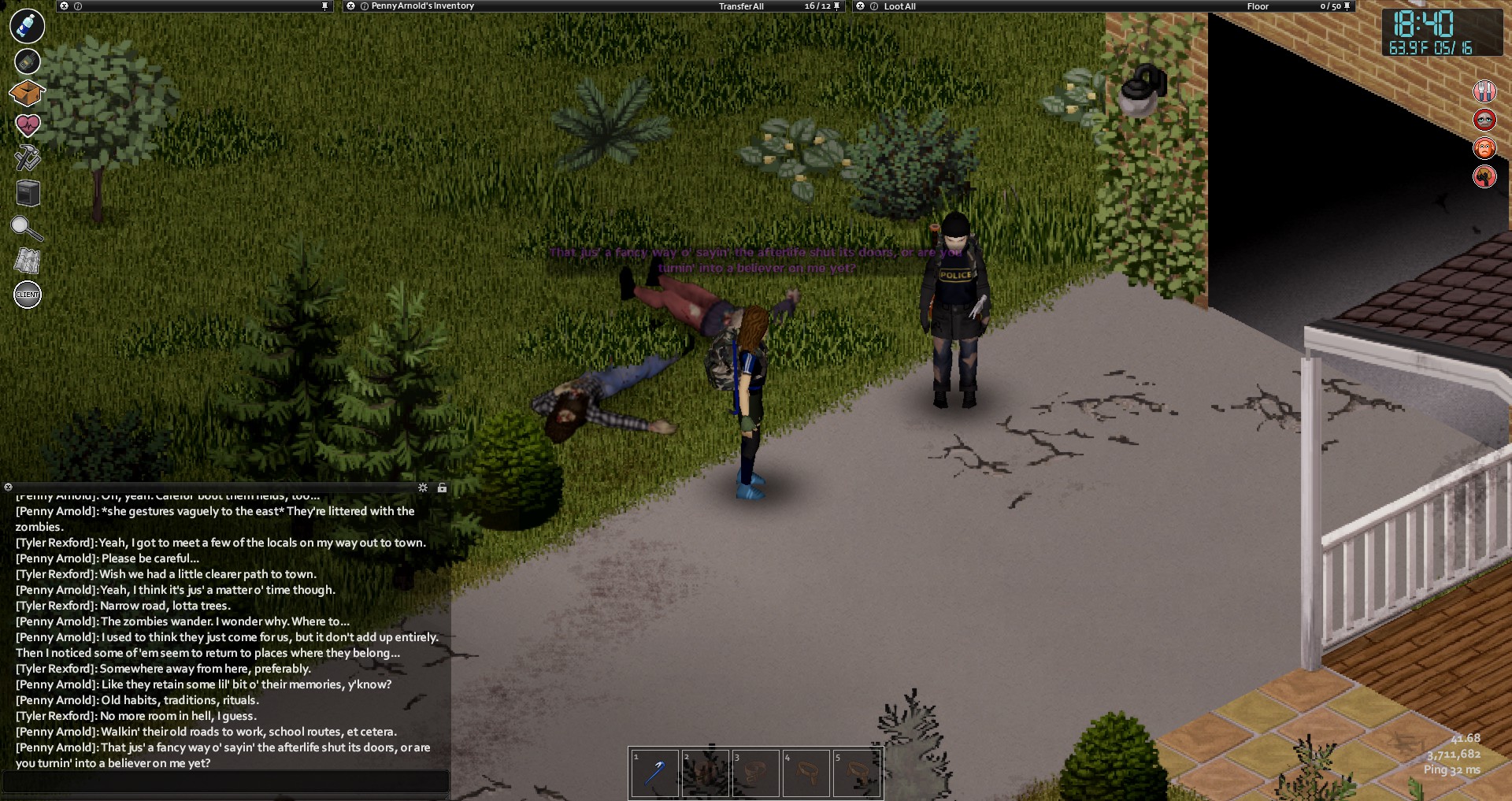Open the world map icon
The image size is (1512, 801).
[28, 261]
